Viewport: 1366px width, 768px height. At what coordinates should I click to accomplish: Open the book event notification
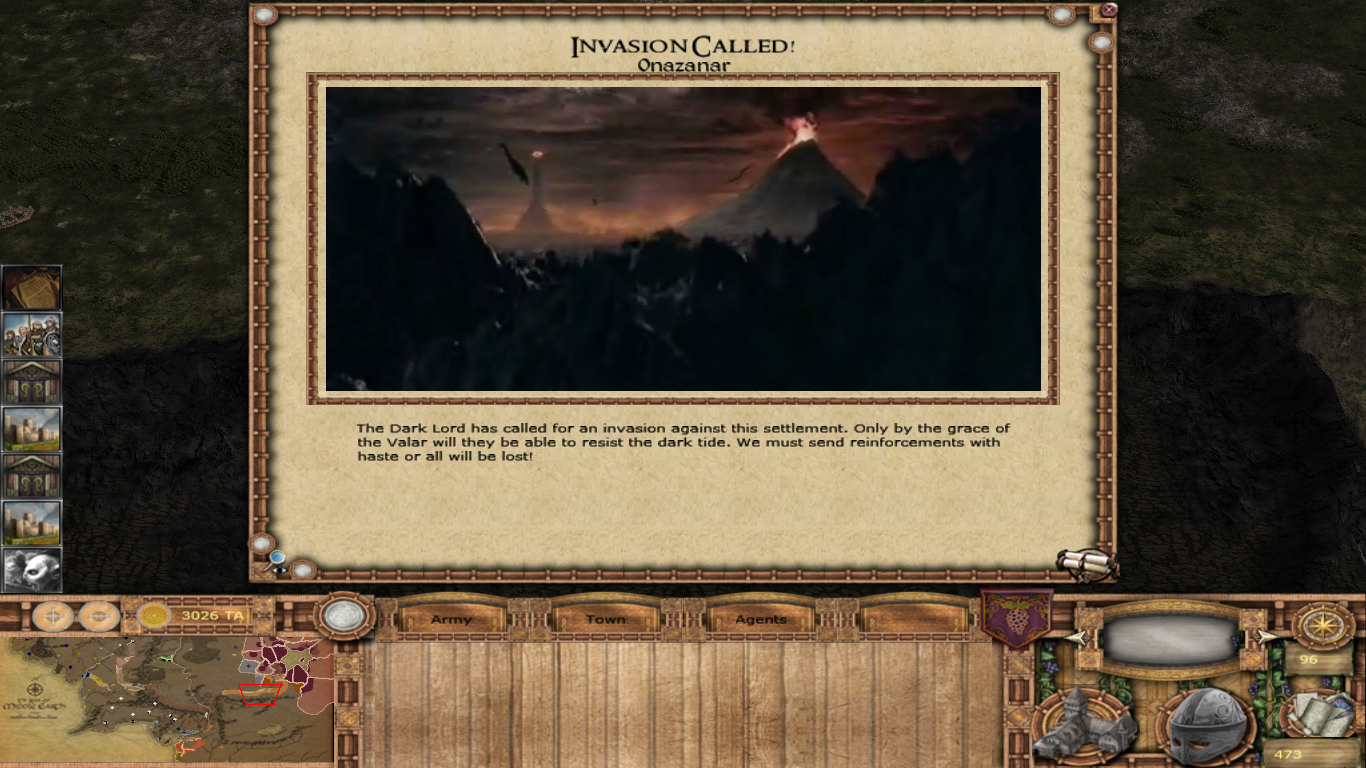[32, 288]
